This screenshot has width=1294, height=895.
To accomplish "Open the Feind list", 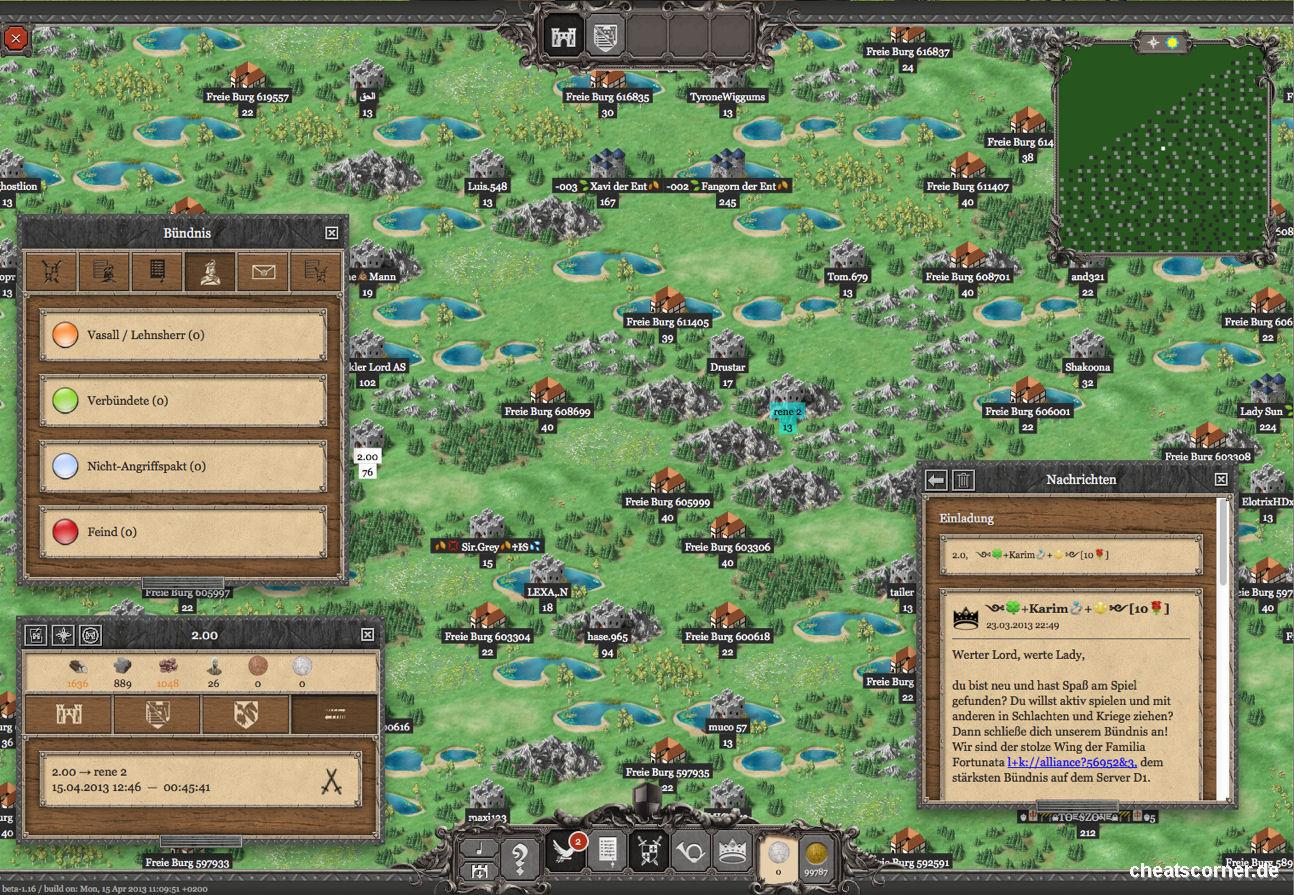I will (183, 532).
